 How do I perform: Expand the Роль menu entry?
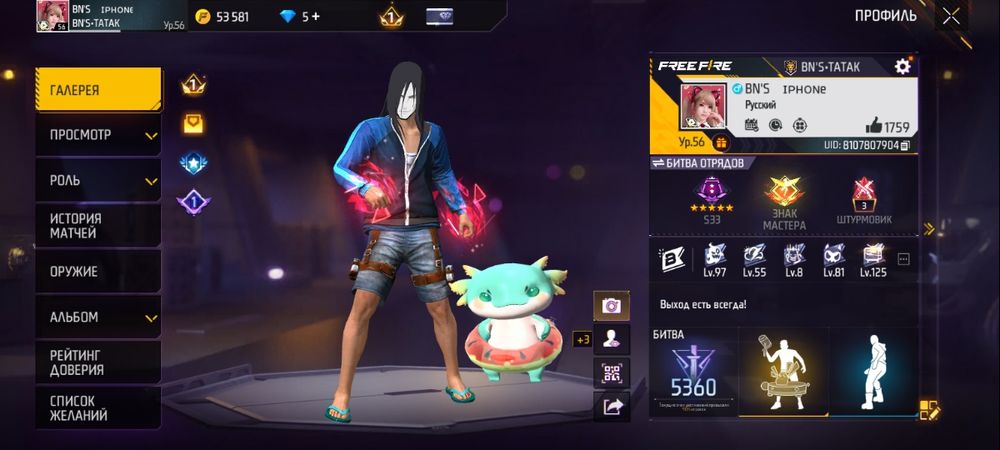[x=98, y=181]
